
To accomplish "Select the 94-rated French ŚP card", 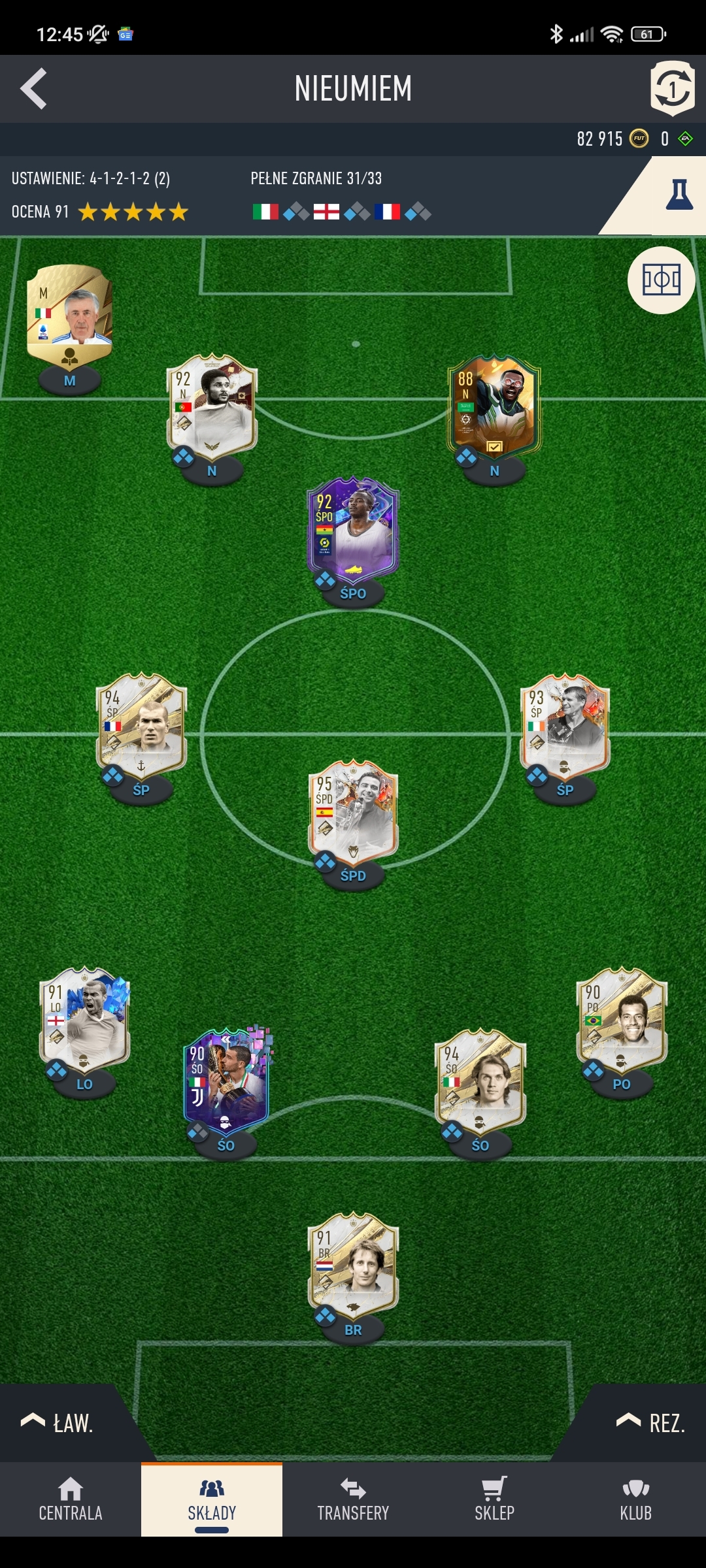I will point(141,725).
